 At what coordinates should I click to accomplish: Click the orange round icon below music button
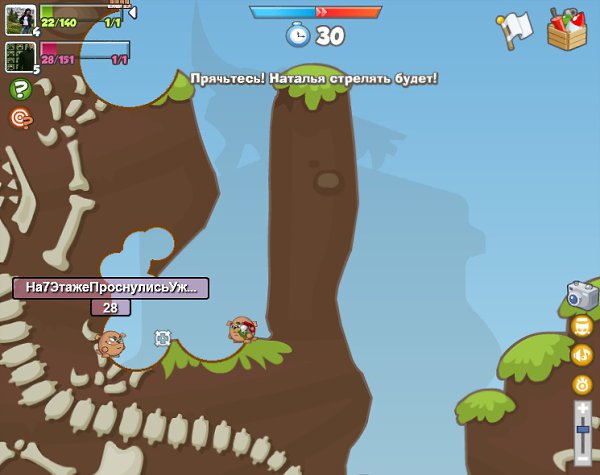(x=582, y=384)
